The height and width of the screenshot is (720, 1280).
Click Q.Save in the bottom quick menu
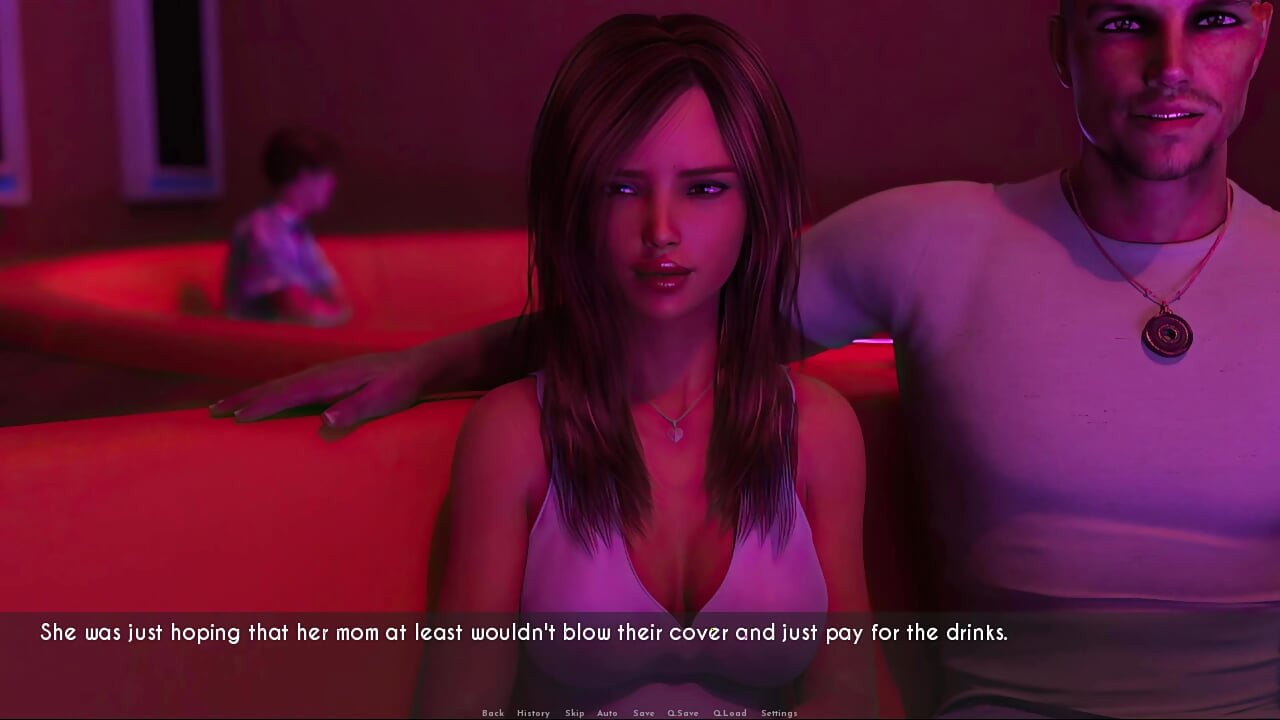684,713
